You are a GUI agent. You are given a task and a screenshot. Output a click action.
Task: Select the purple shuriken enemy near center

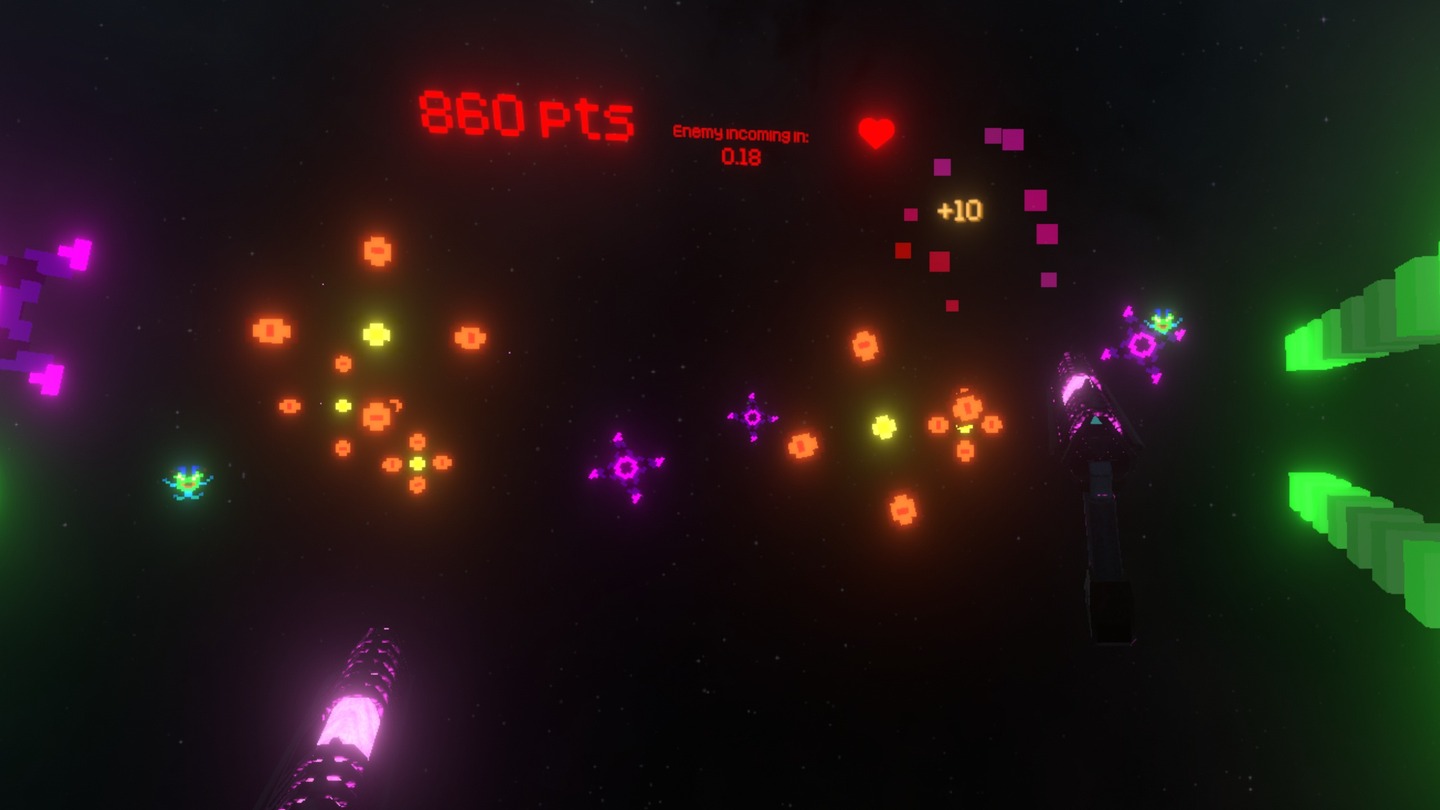(x=630, y=465)
